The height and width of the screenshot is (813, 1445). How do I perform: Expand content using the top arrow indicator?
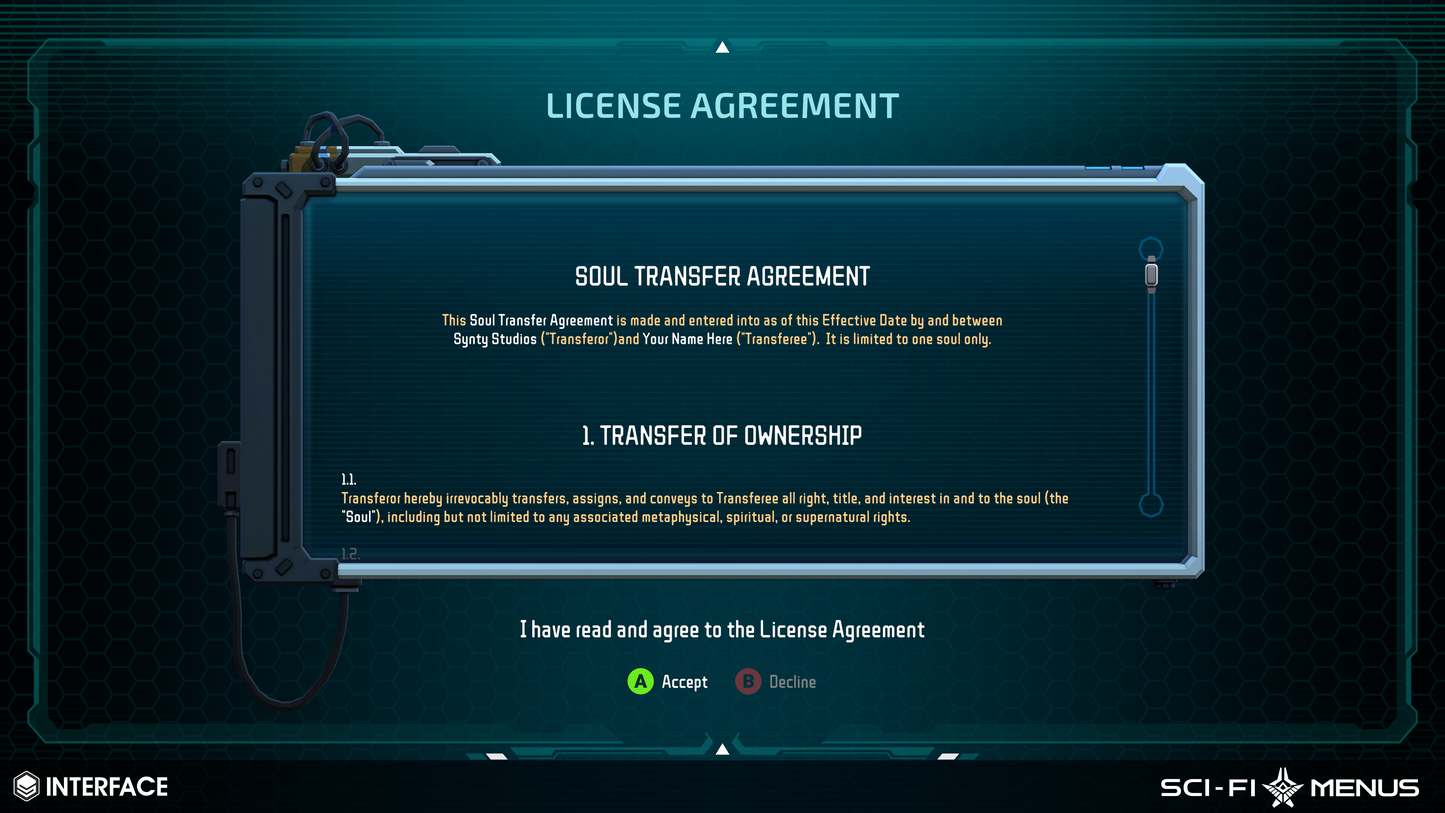[722, 46]
